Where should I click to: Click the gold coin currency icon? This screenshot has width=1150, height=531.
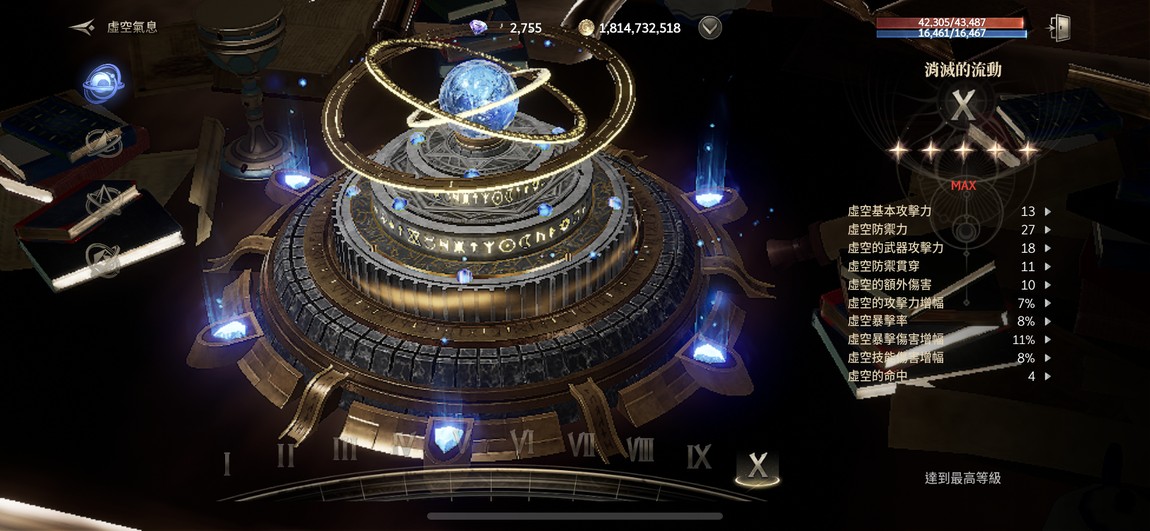pos(587,27)
